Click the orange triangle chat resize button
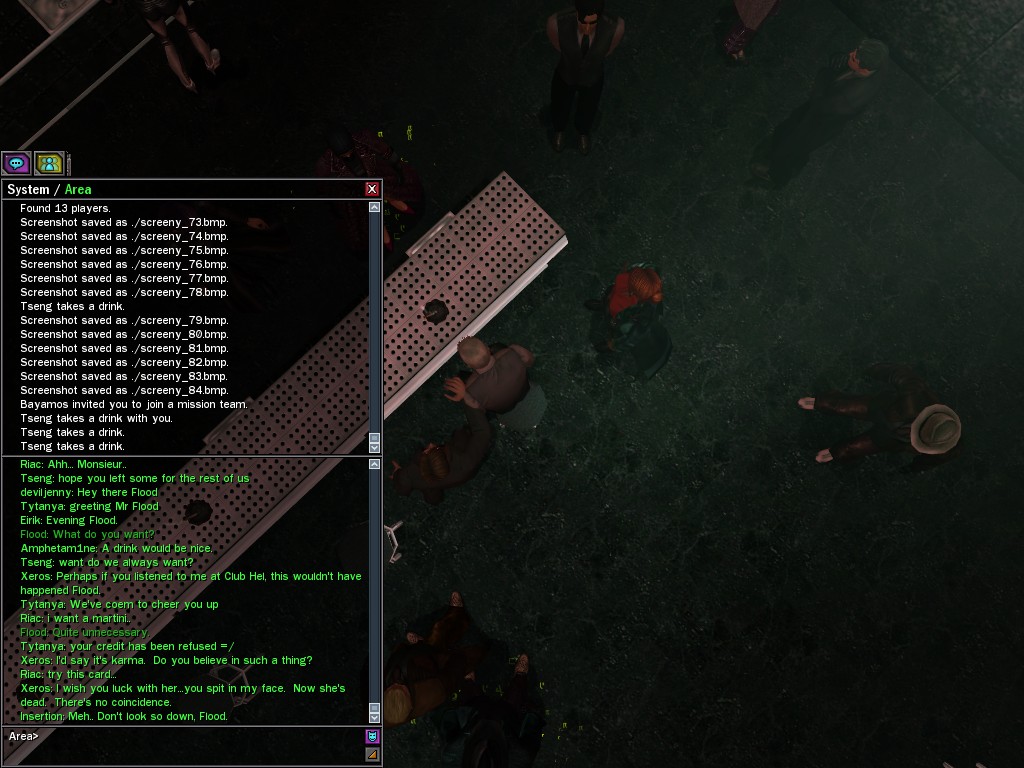Screen dimensions: 1024x768 [372, 755]
